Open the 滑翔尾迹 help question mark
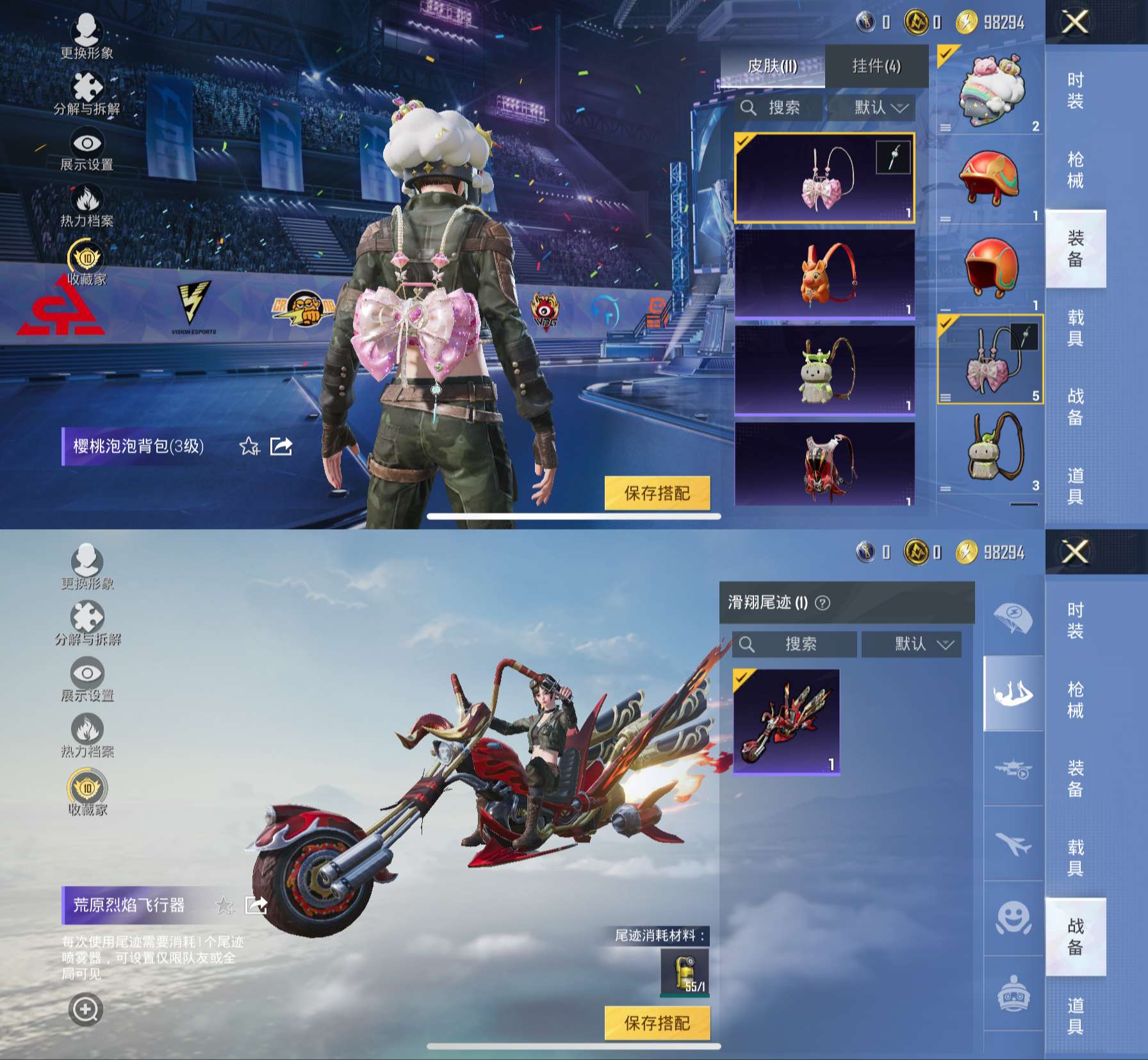1148x1060 pixels. (x=823, y=603)
